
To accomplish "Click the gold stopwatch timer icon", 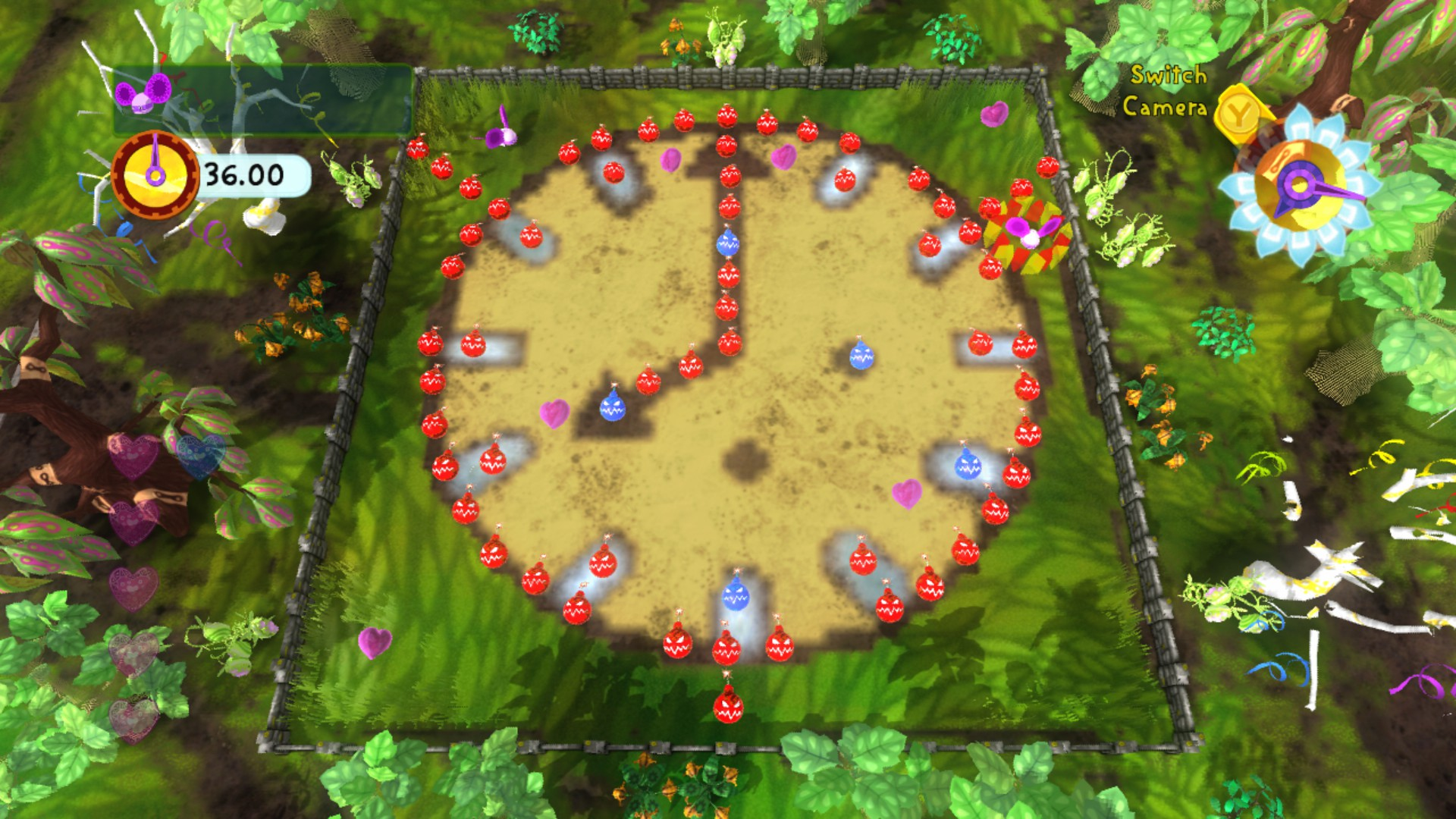I will point(155,175).
